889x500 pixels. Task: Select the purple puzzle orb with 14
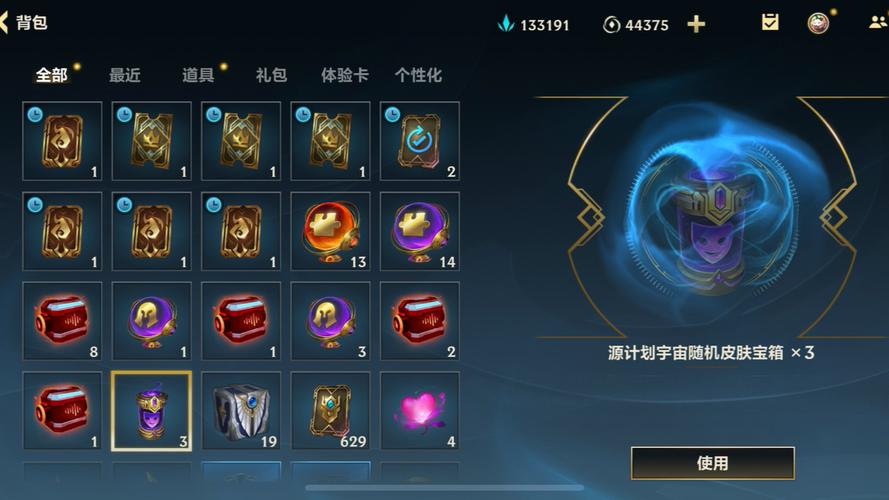point(420,231)
